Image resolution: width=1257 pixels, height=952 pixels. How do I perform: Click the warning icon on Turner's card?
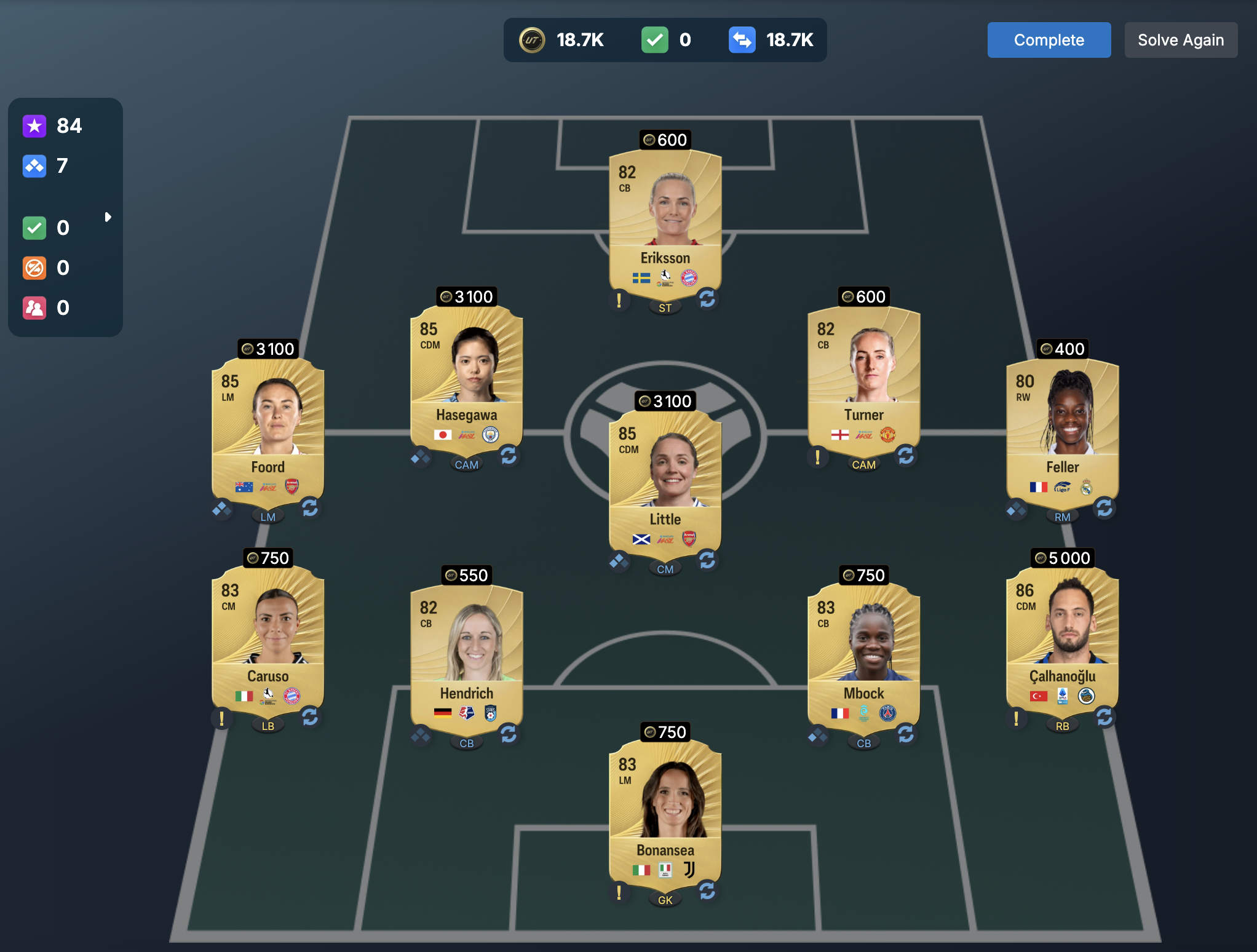pyautogui.click(x=817, y=456)
